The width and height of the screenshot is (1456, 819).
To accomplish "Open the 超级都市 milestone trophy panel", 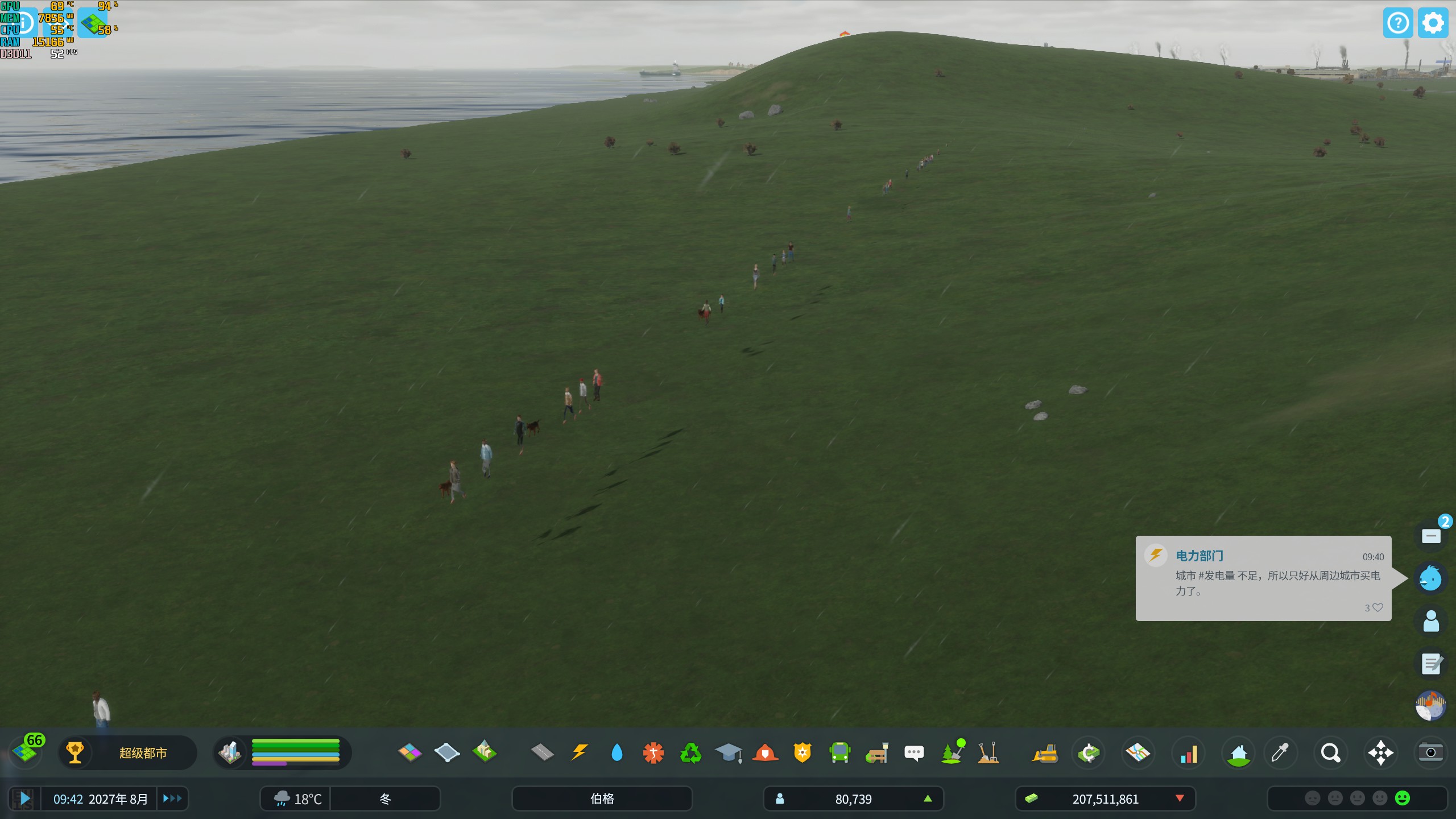I will pyautogui.click(x=76, y=752).
